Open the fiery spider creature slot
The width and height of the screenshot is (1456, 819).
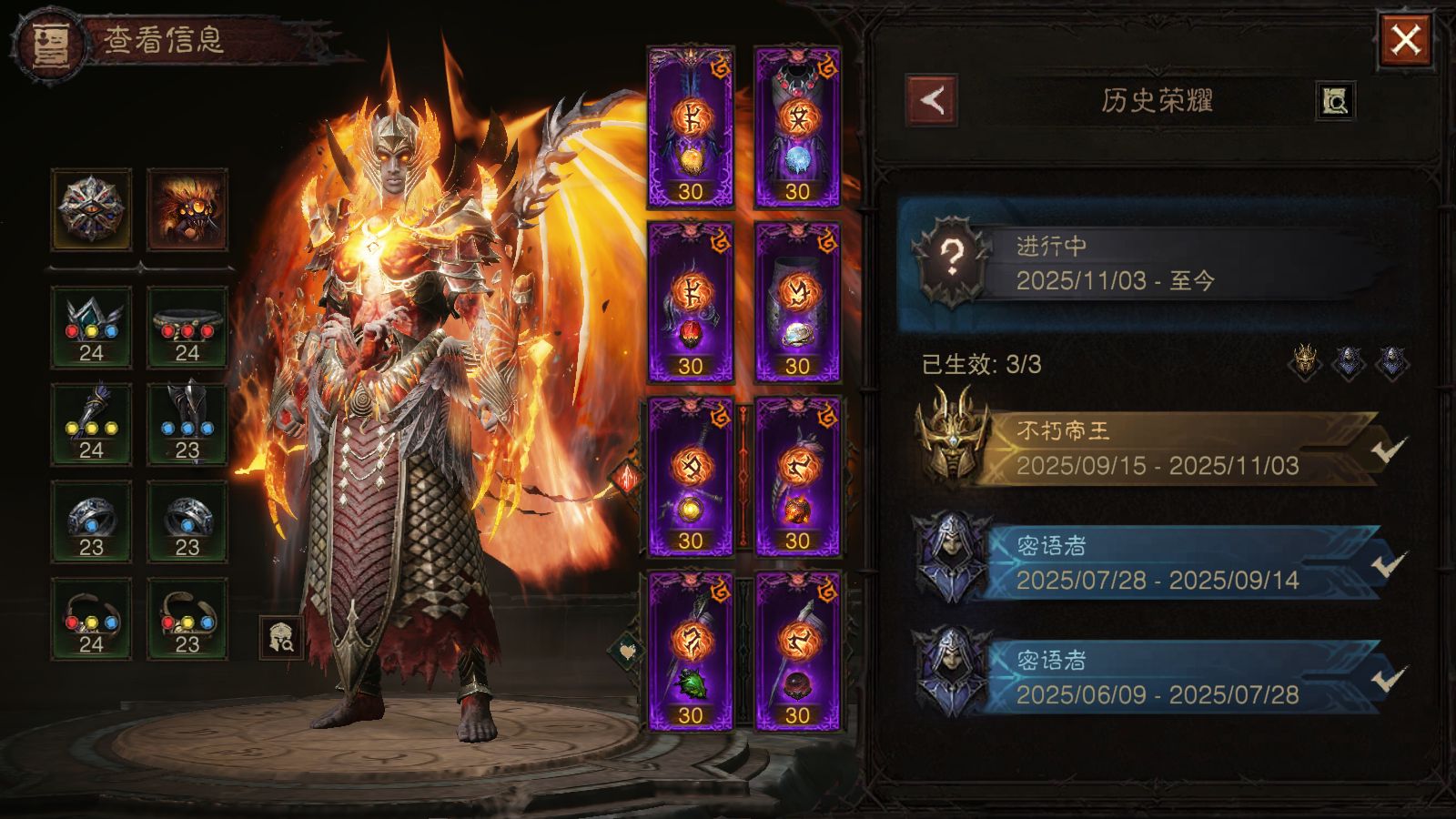pyautogui.click(x=187, y=209)
